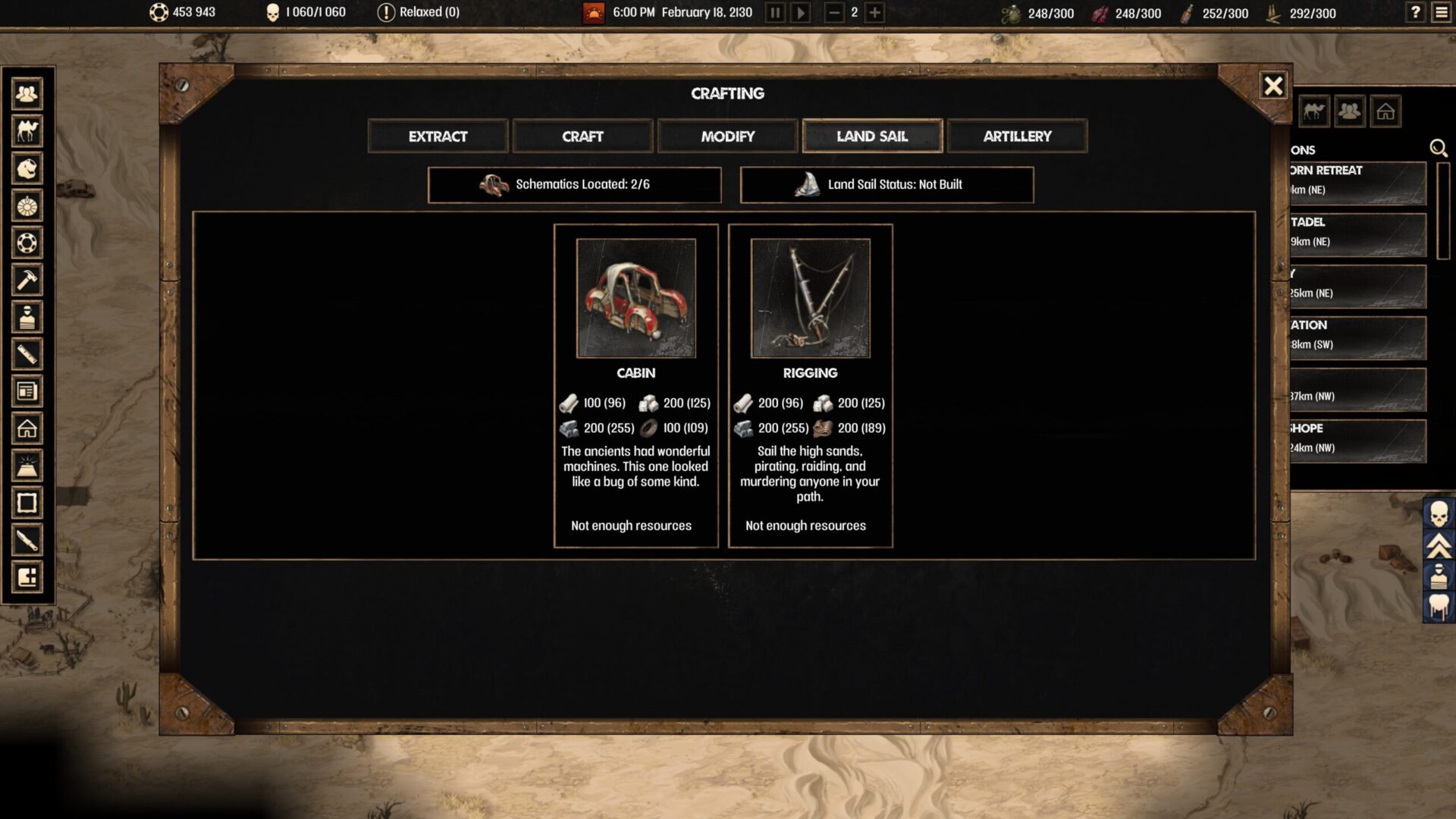
Task: Decrease game speed with minus button
Action: tap(833, 13)
